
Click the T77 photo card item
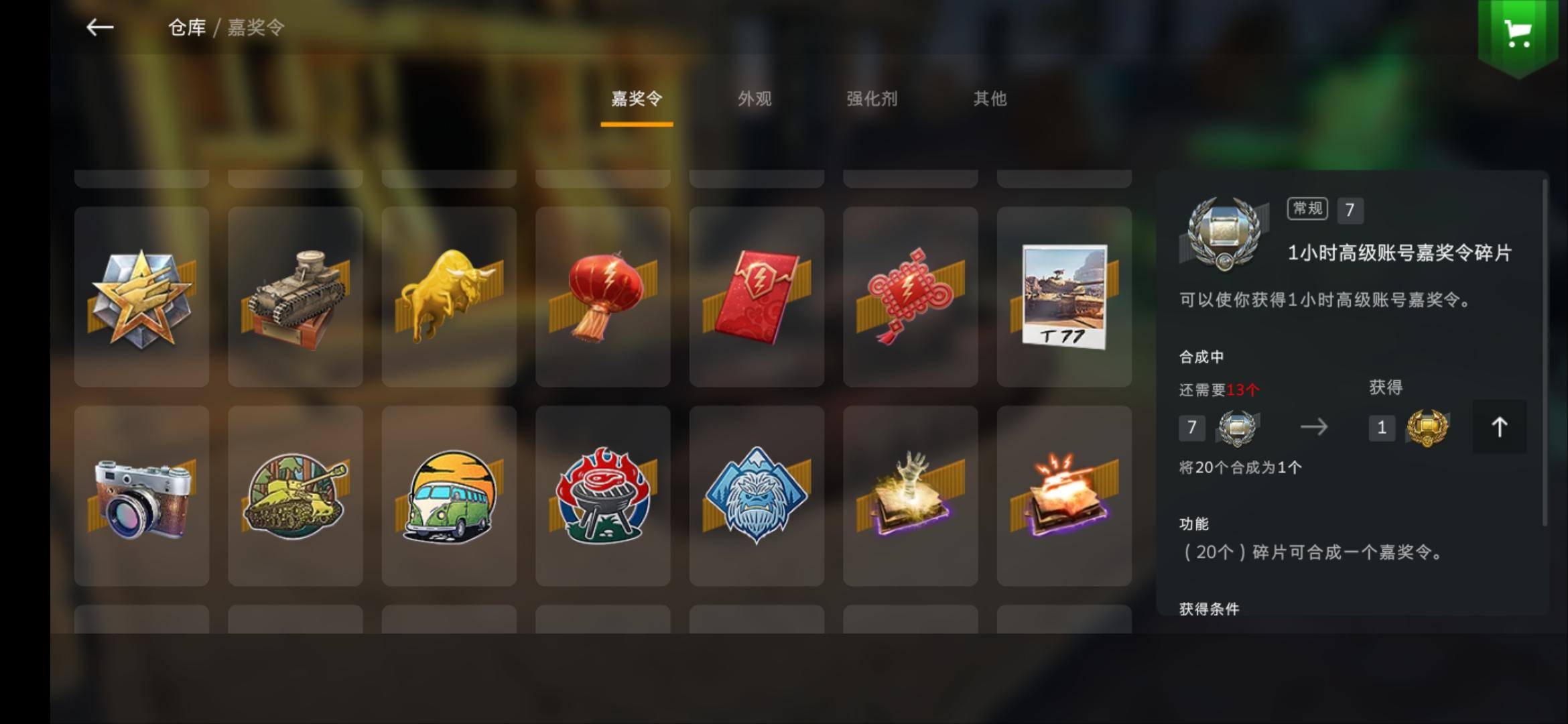[x=1064, y=295]
